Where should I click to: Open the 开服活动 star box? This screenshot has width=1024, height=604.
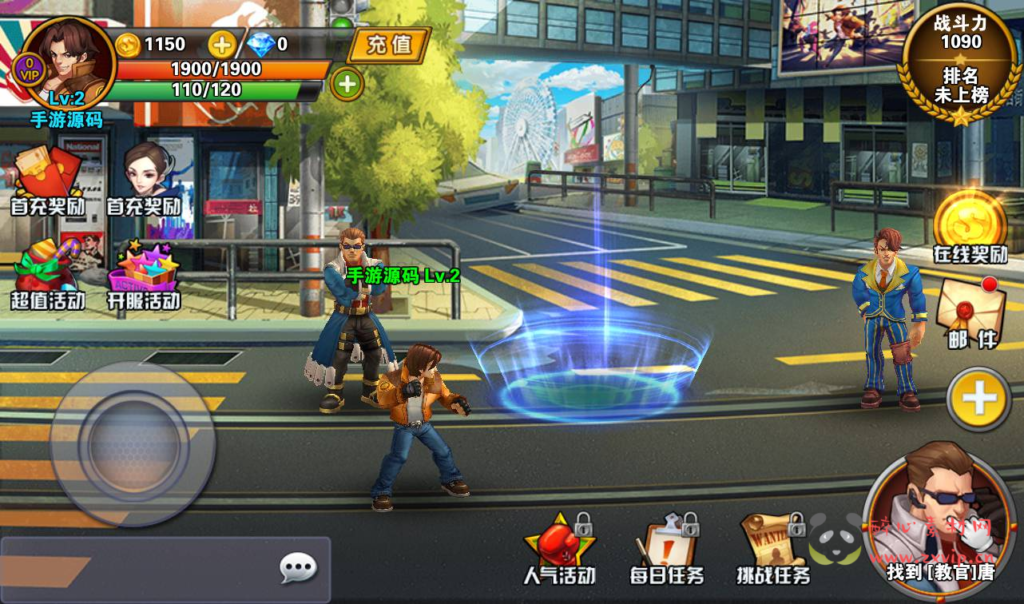(x=144, y=272)
